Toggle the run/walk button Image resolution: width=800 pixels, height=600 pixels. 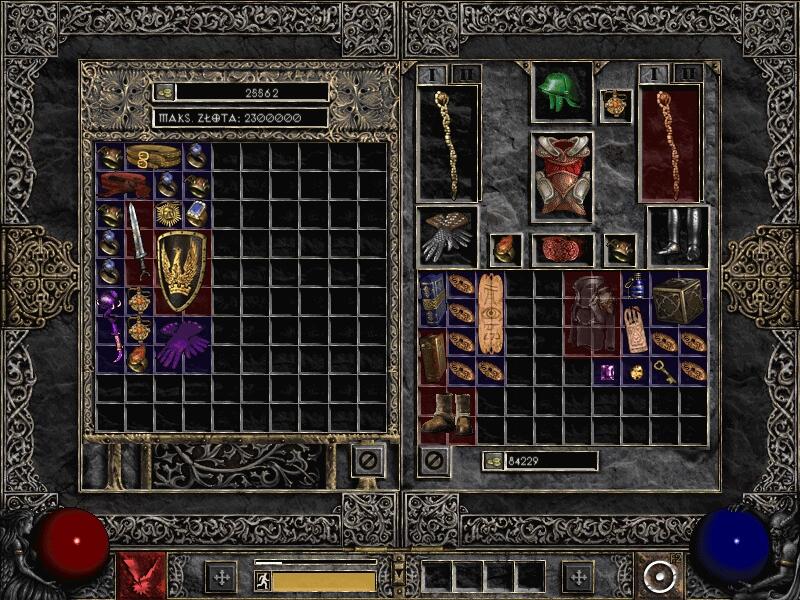click(263, 579)
